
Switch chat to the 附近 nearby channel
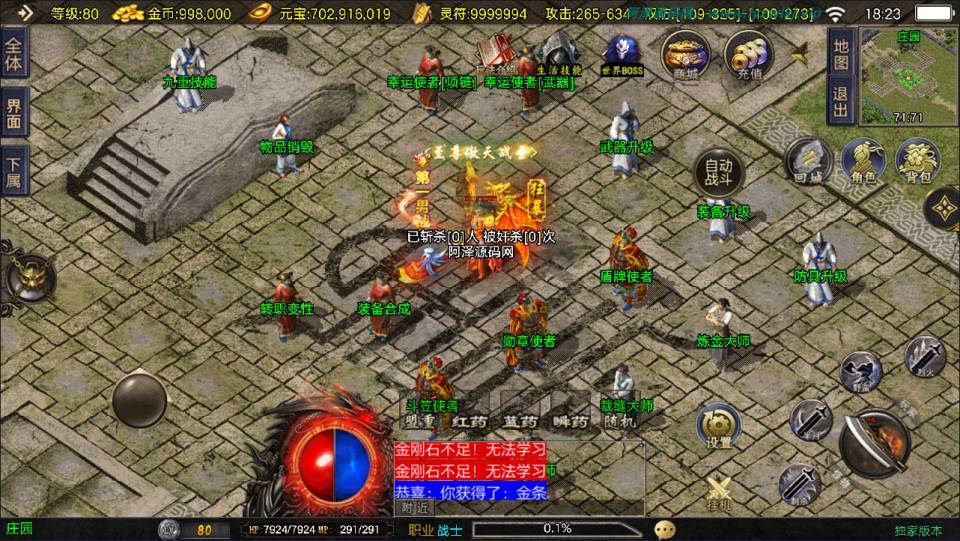point(416,507)
